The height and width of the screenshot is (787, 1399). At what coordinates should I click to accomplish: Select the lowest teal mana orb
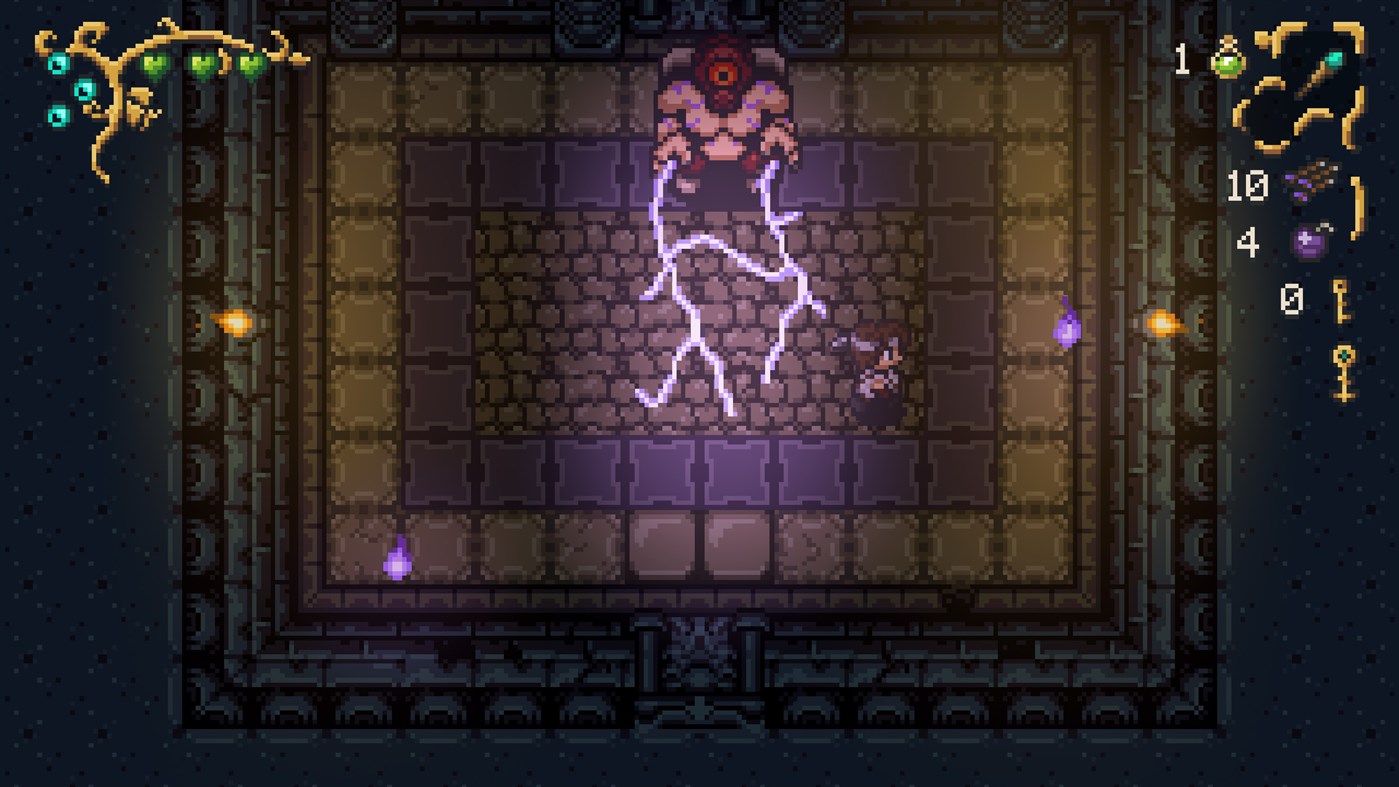(58, 116)
